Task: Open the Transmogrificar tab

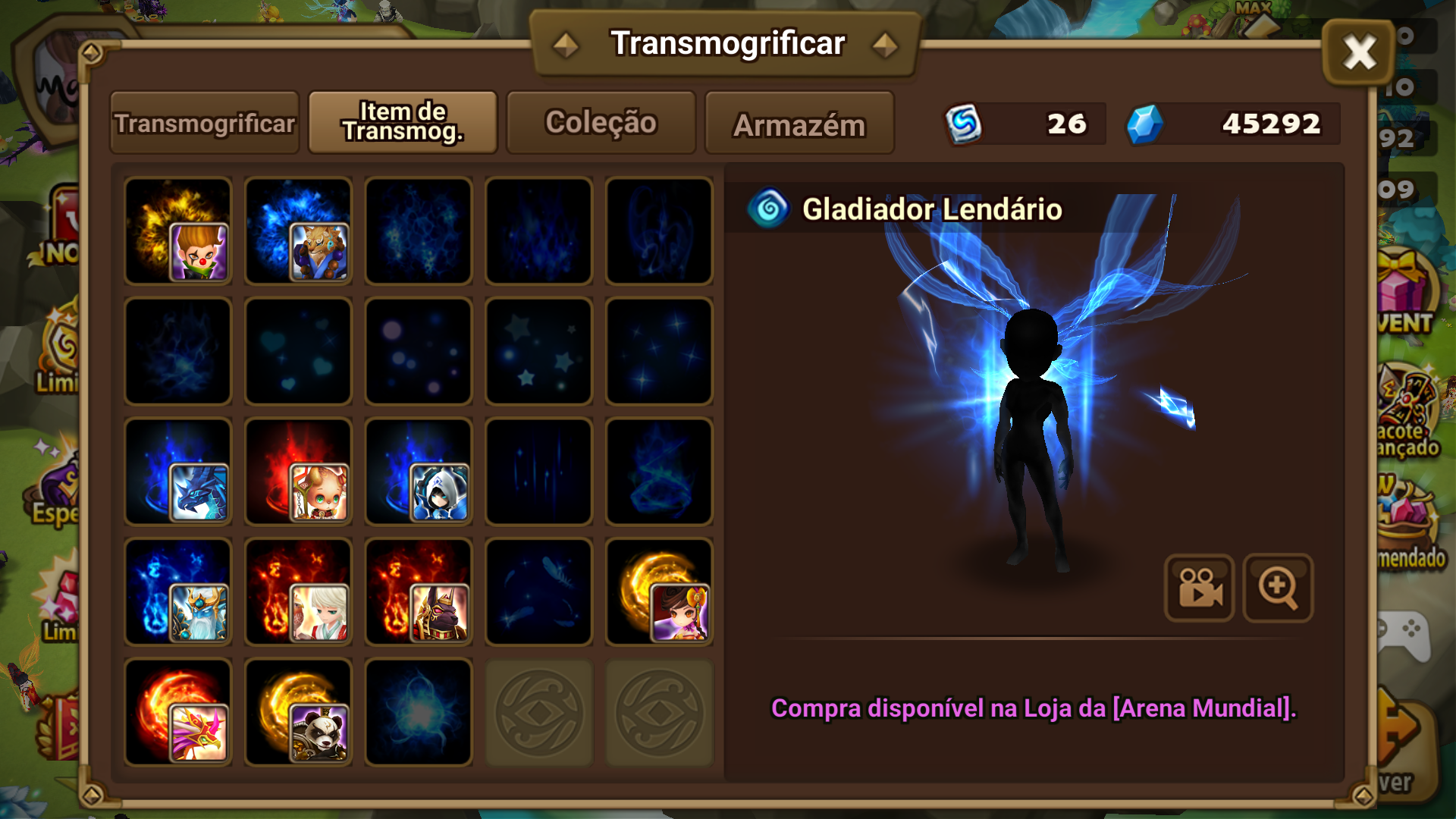Action: pyautogui.click(x=204, y=123)
